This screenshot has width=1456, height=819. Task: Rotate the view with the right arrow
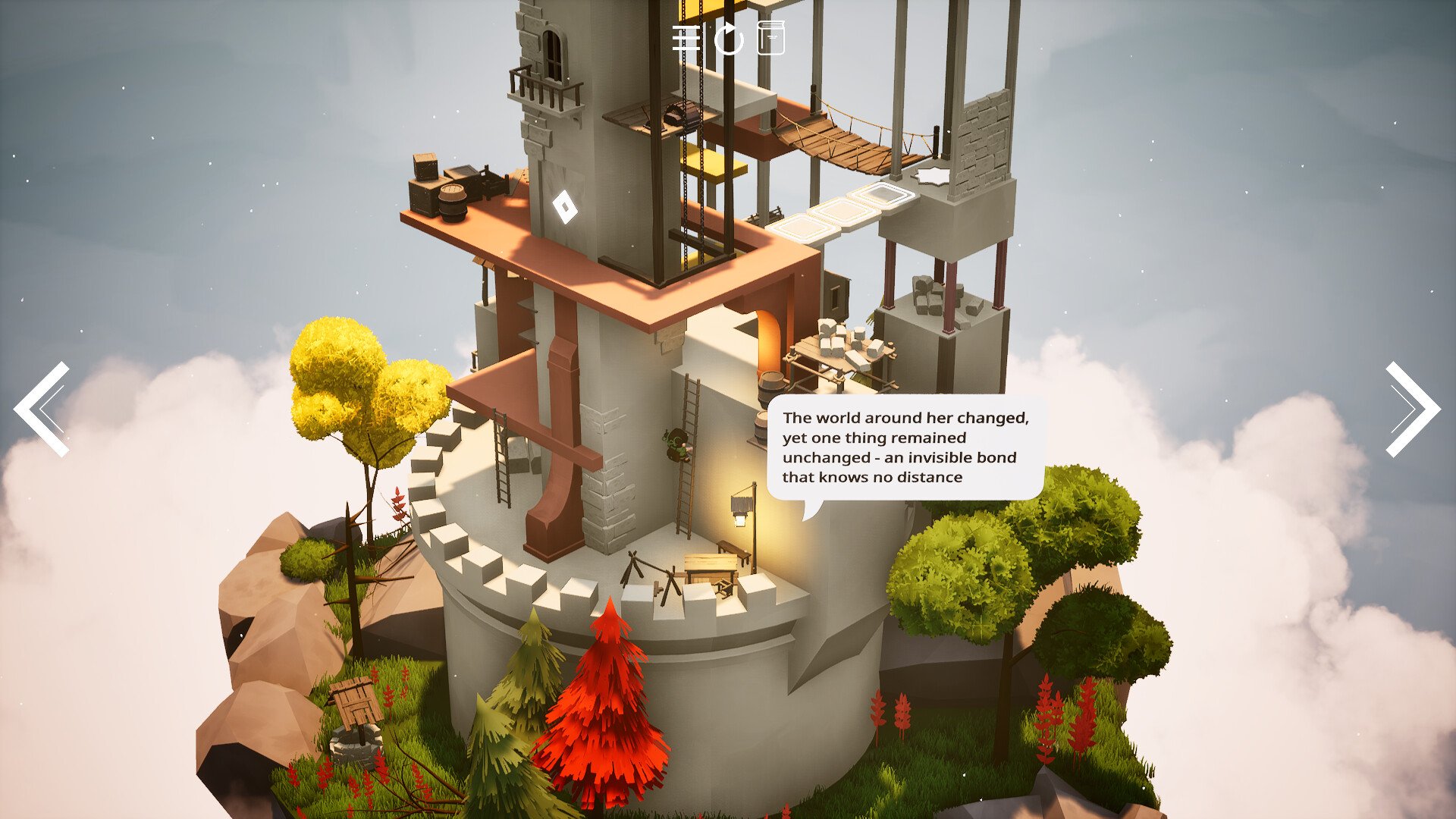(x=1412, y=409)
